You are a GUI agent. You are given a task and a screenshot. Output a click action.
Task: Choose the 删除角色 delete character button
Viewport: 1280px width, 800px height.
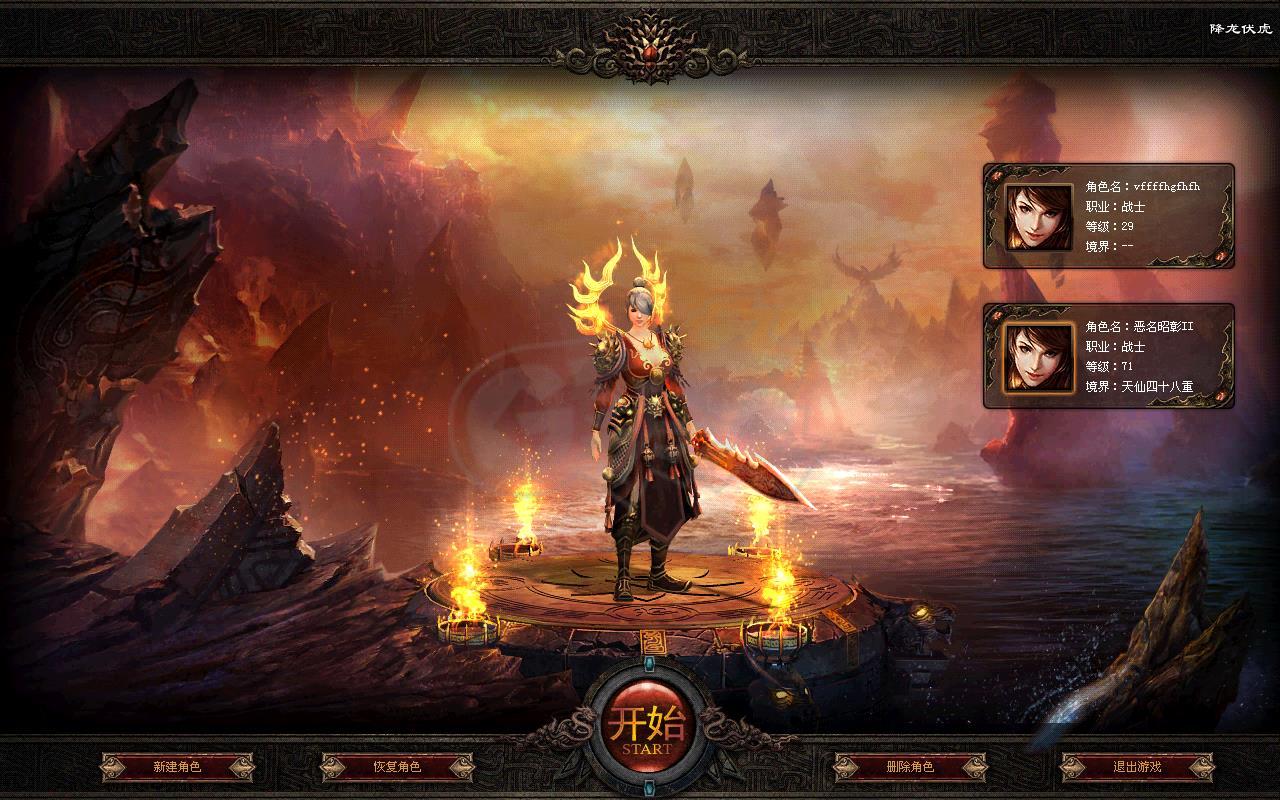(x=910, y=767)
